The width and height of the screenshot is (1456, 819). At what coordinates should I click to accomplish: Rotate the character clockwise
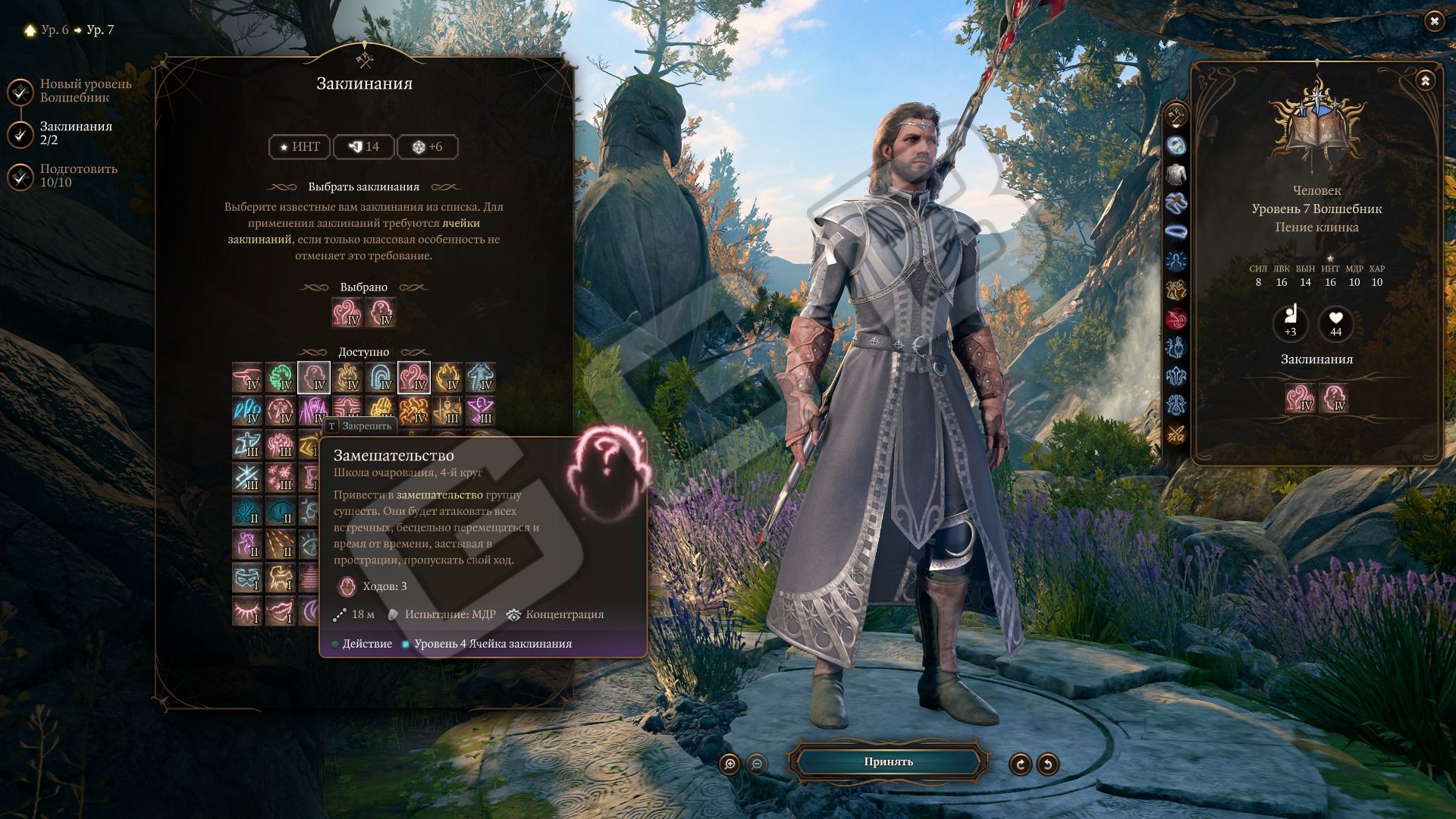click(x=1020, y=764)
